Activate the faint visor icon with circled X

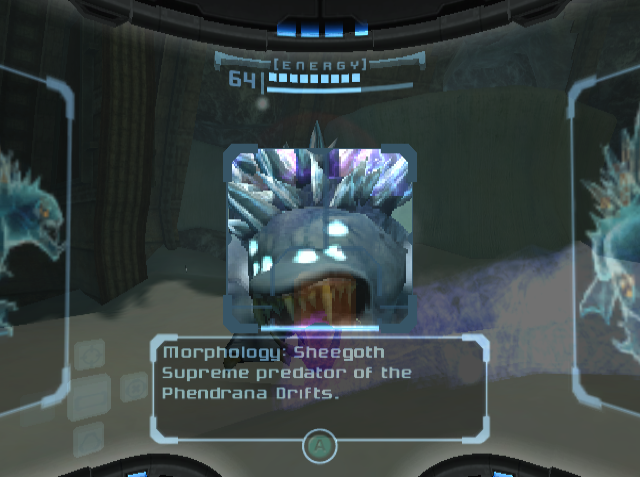click(x=133, y=387)
